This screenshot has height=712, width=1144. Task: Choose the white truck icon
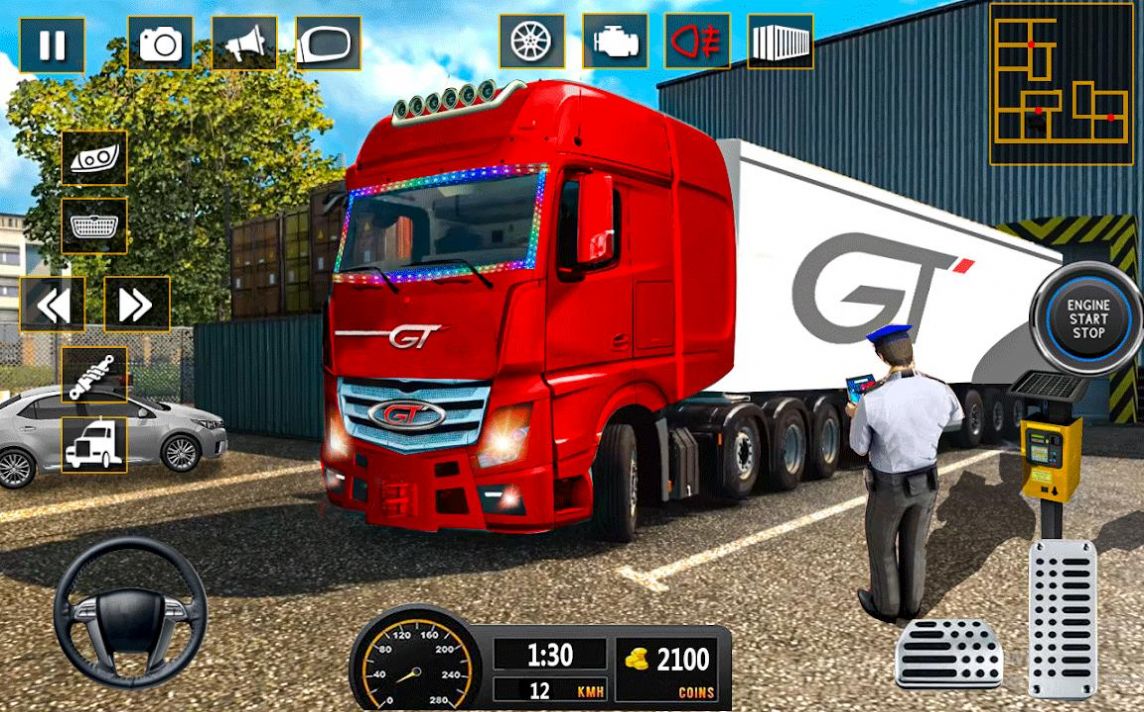pos(94,445)
